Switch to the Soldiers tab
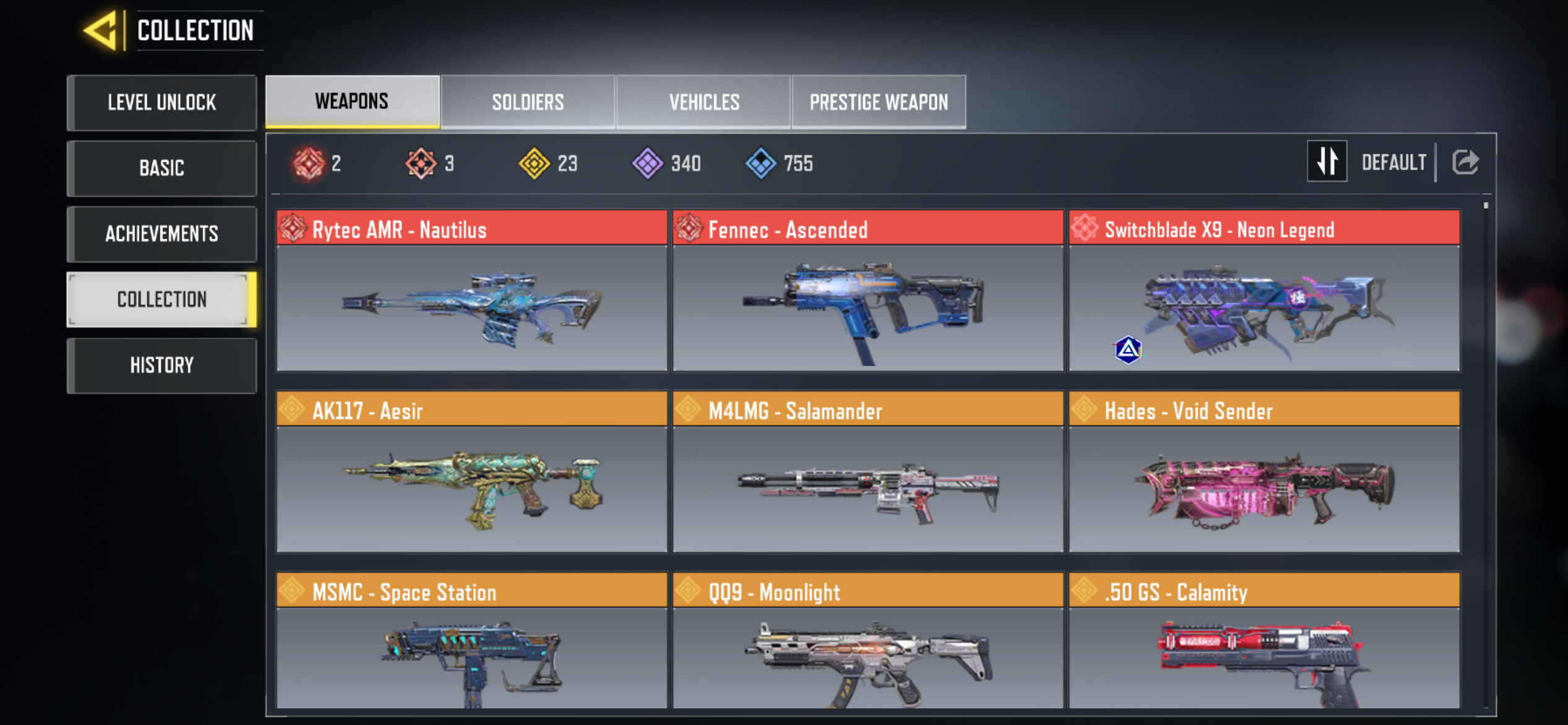Screen dimensions: 1568x725 (528, 102)
